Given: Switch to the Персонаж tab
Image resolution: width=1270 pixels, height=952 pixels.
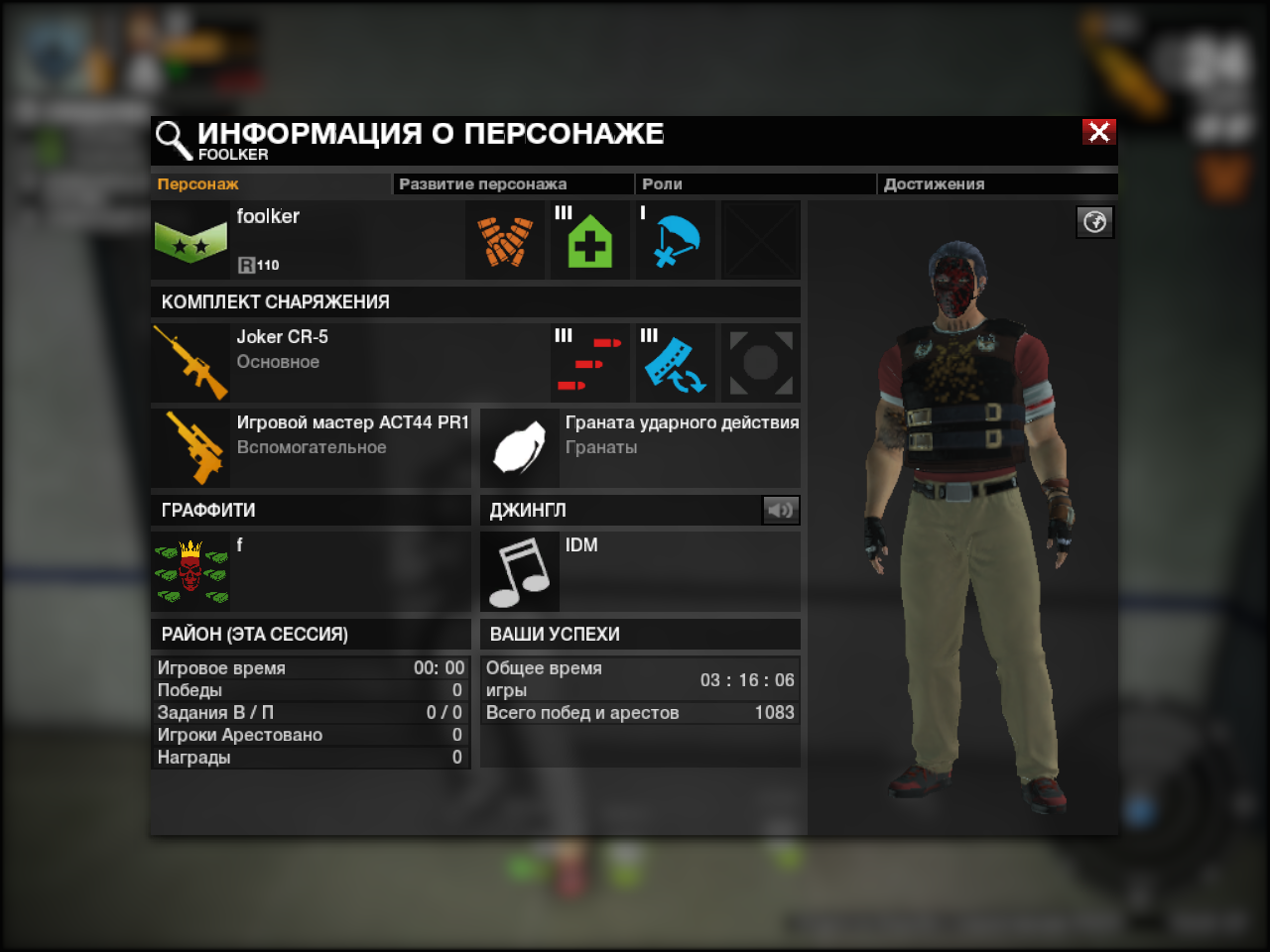Looking at the screenshot, I should click(198, 184).
